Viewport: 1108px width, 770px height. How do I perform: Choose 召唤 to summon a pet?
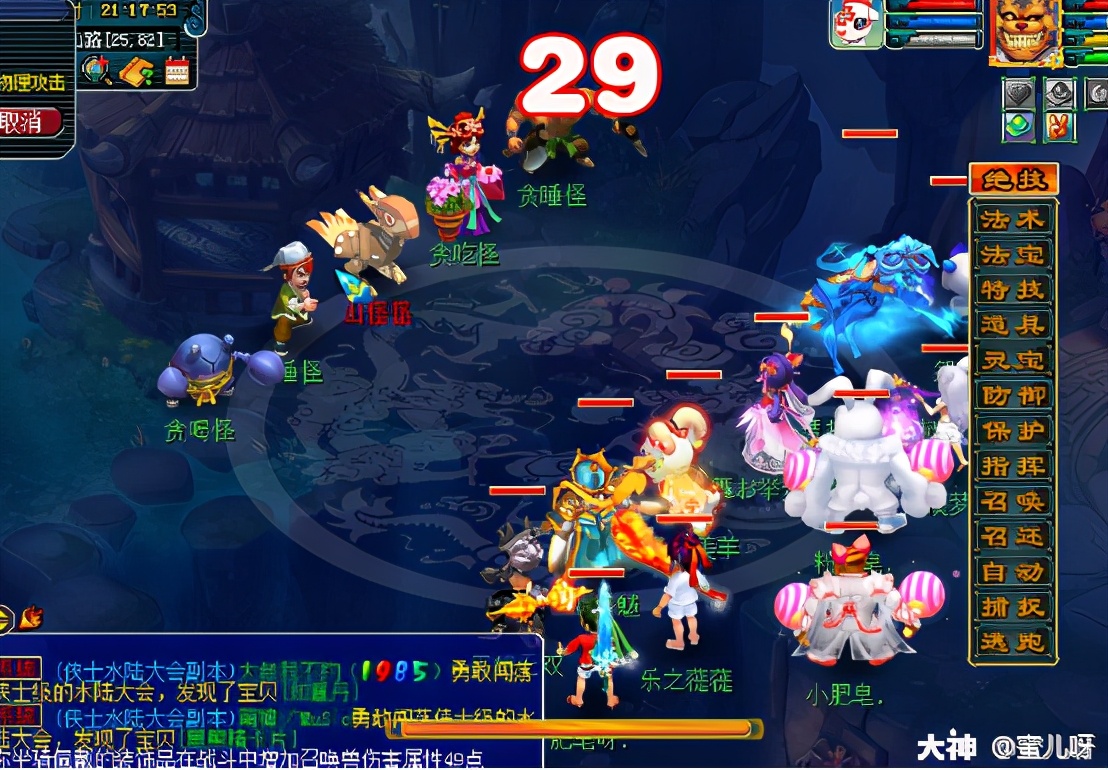[1012, 501]
